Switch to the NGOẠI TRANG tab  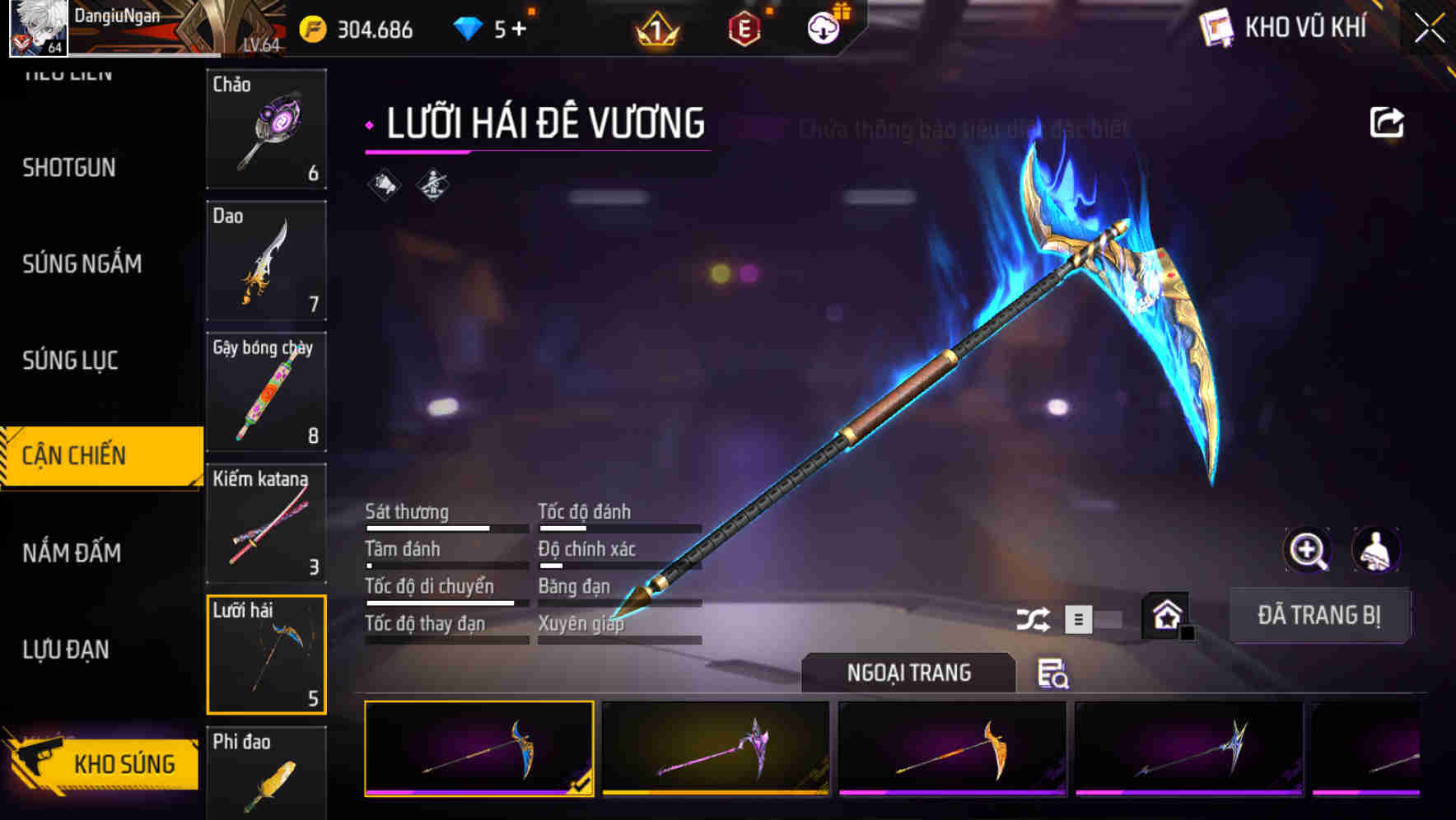click(909, 673)
